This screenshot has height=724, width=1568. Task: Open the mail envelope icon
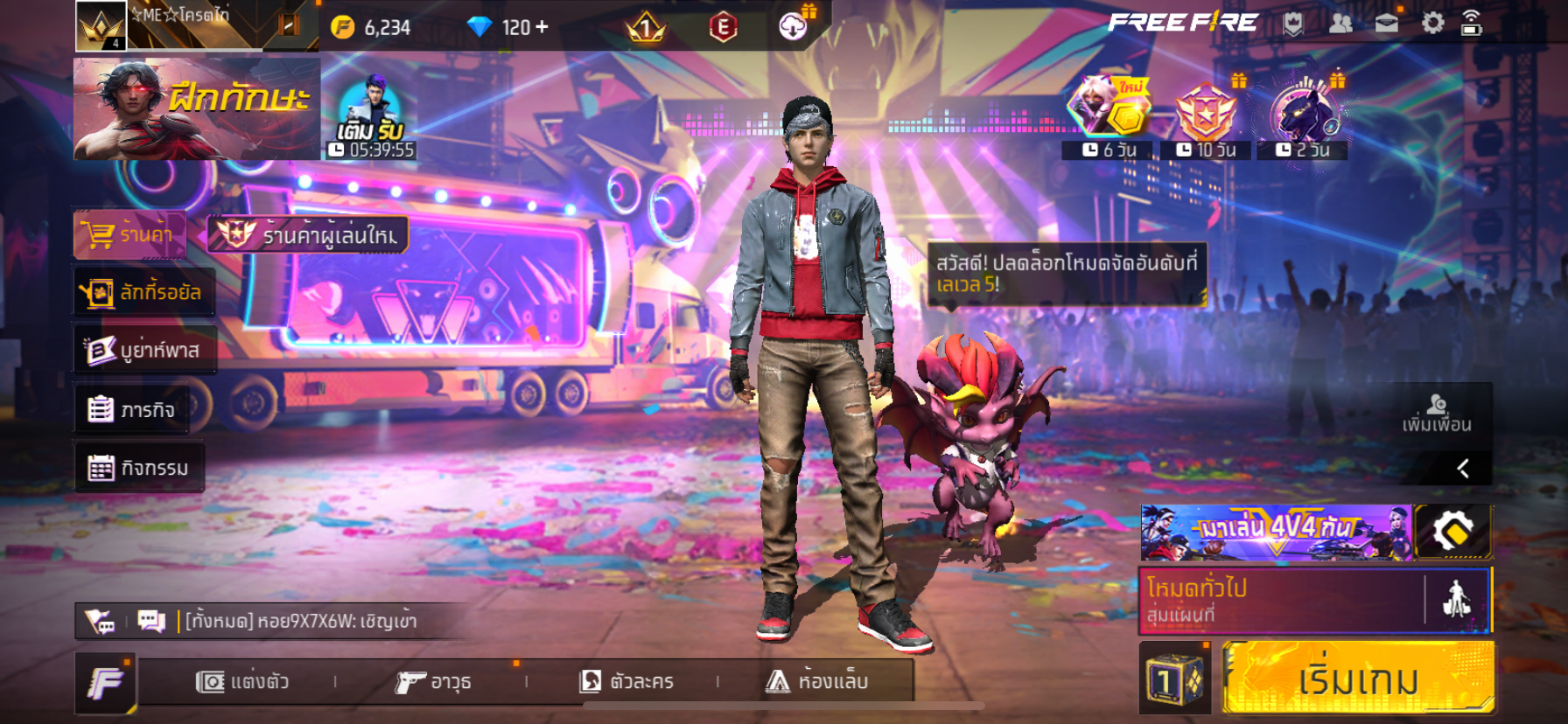coord(1386,24)
